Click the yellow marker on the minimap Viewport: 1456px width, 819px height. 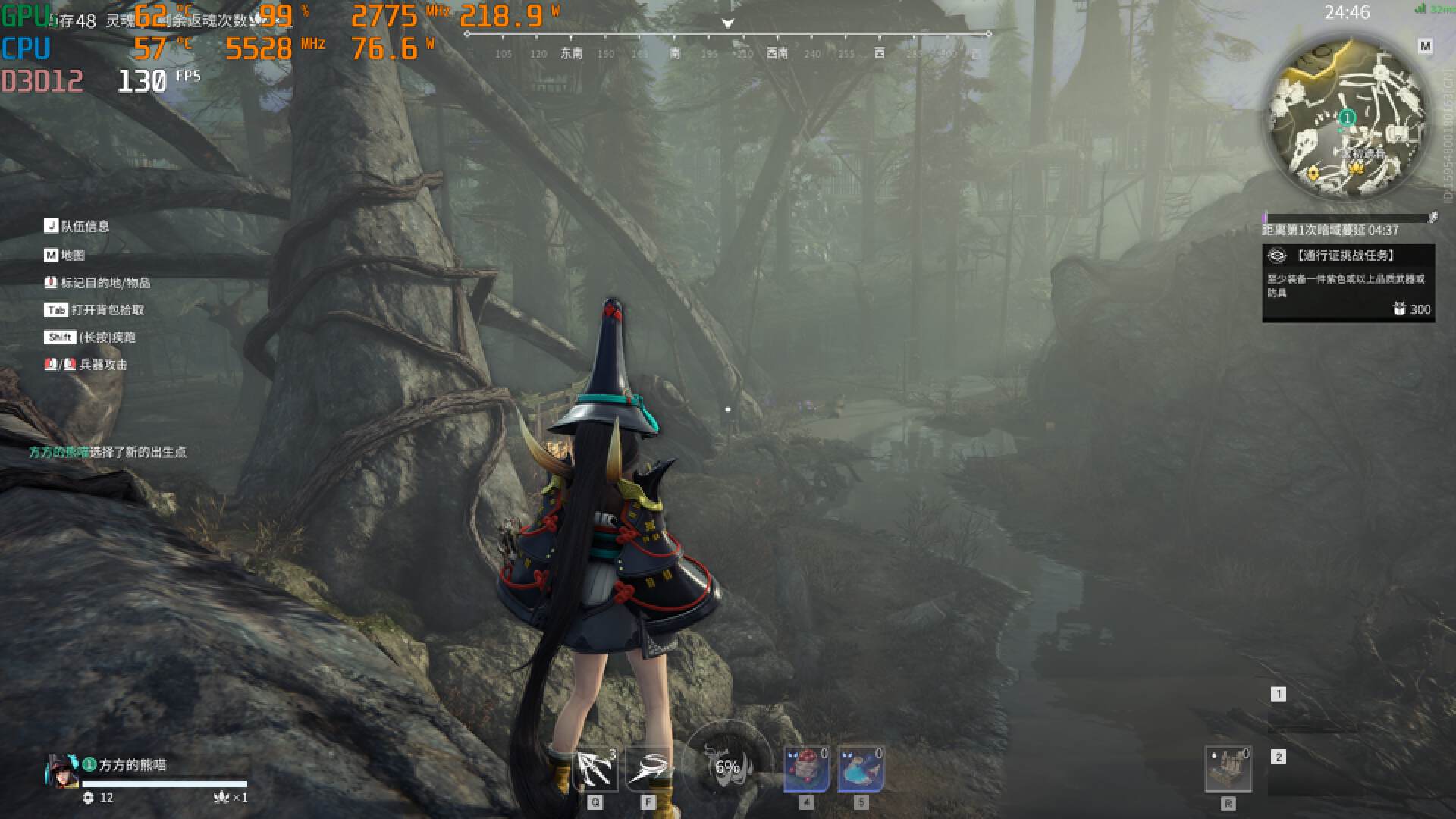1313,174
